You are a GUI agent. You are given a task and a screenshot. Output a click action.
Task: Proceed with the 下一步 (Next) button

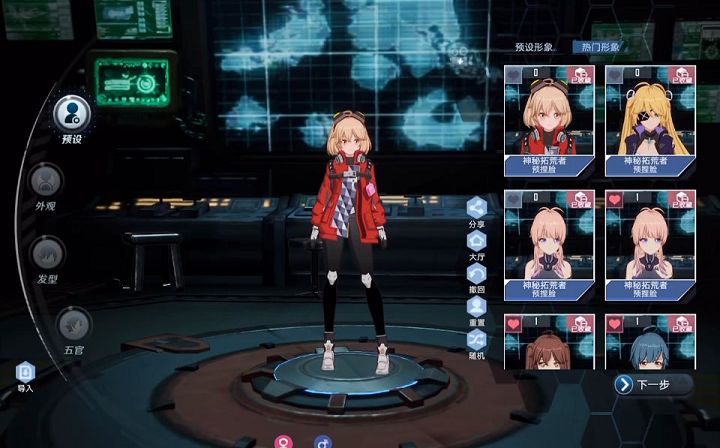click(x=652, y=384)
